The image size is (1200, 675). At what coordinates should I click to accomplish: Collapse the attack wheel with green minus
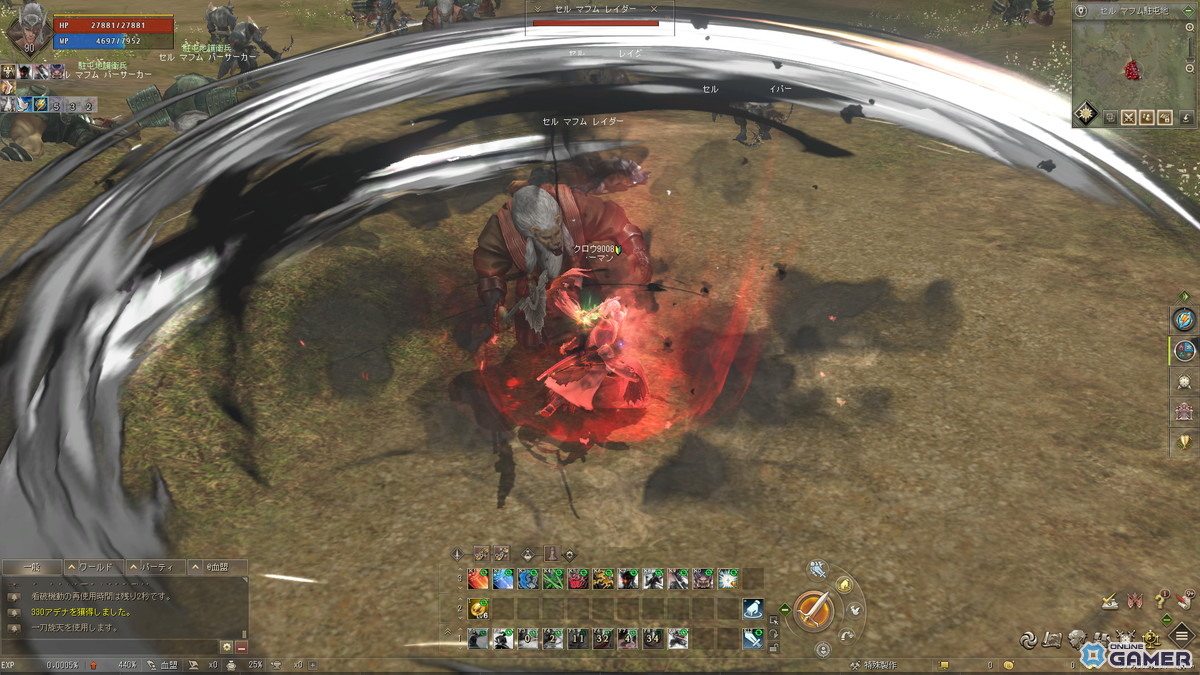785,609
